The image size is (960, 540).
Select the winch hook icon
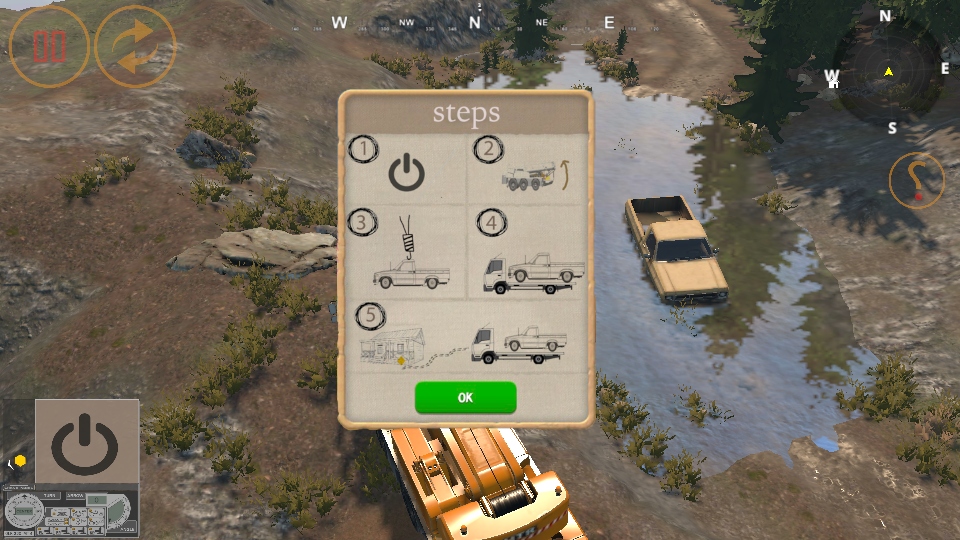916,180
